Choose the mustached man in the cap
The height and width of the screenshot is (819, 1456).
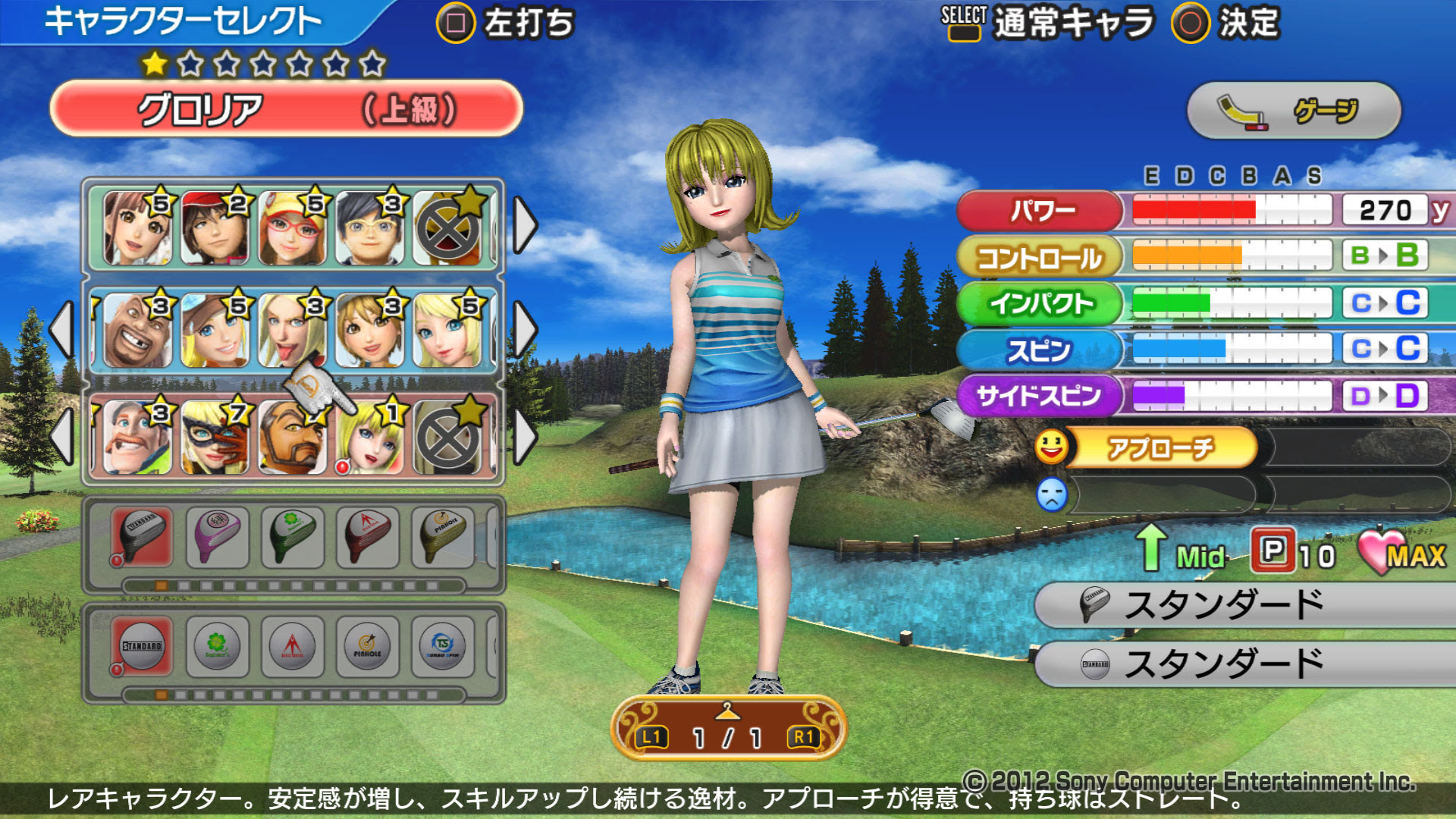[137, 437]
